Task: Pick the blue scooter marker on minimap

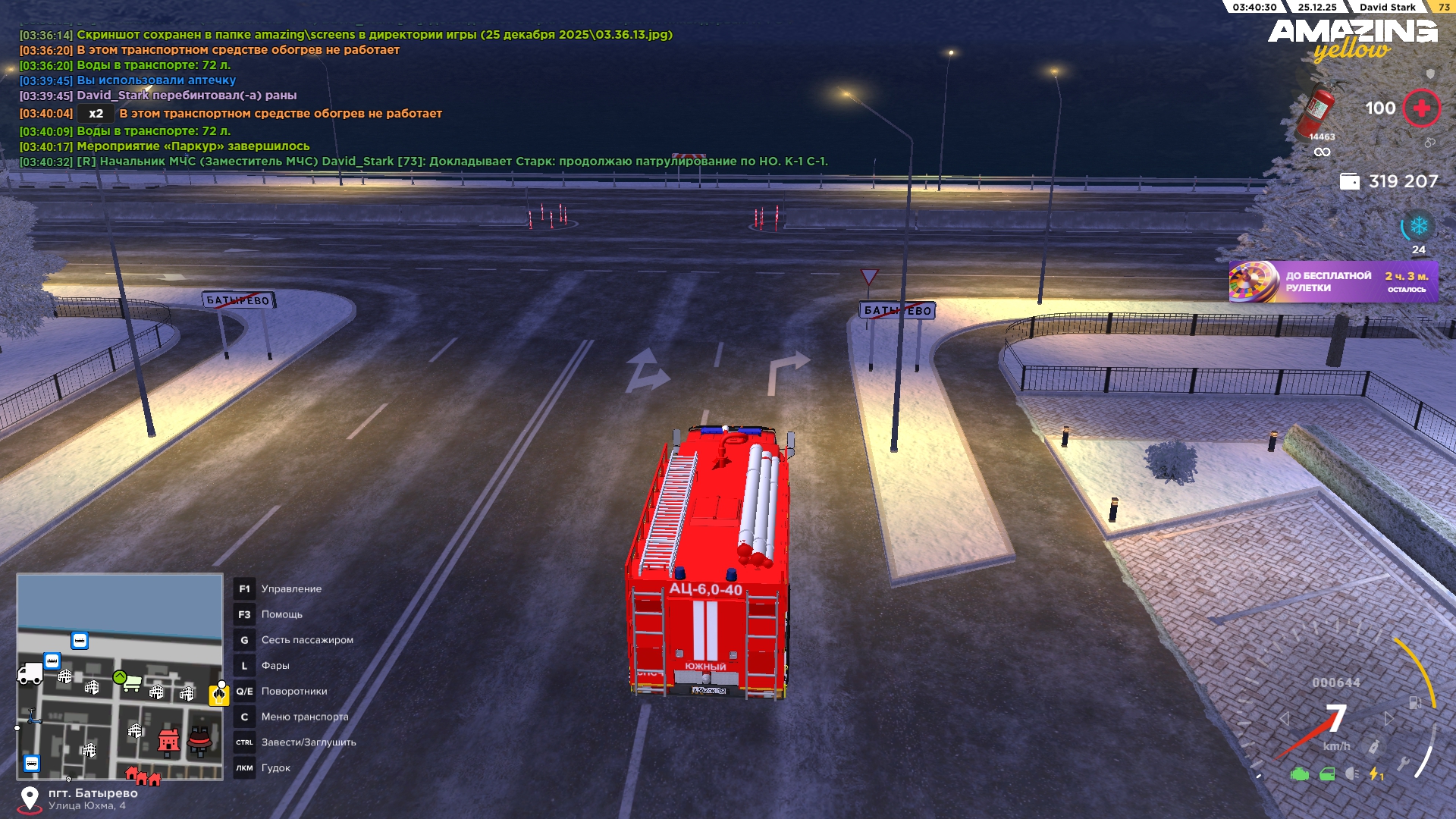Action: pyautogui.click(x=34, y=717)
